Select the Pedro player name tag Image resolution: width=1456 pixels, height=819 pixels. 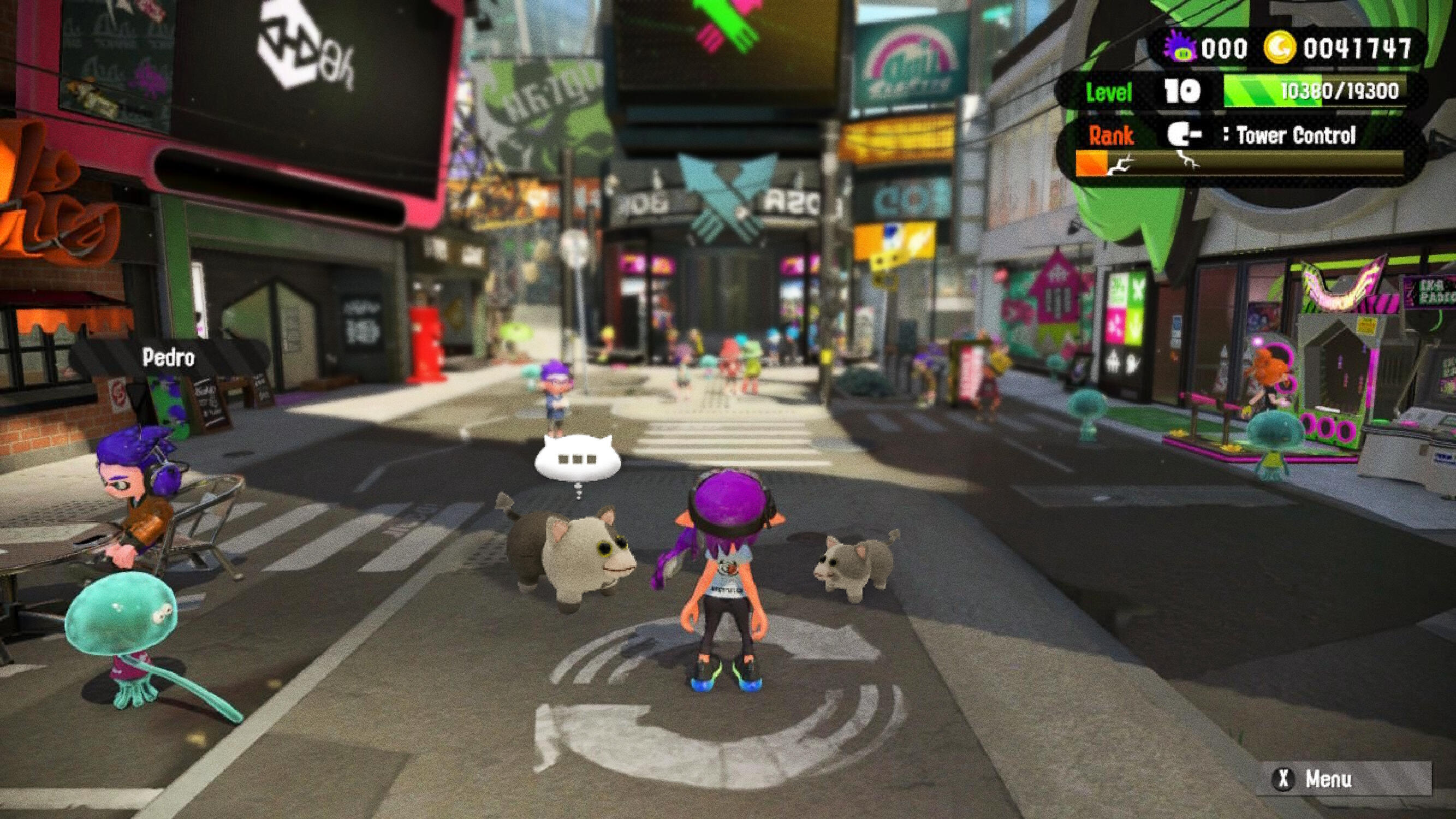tap(169, 357)
